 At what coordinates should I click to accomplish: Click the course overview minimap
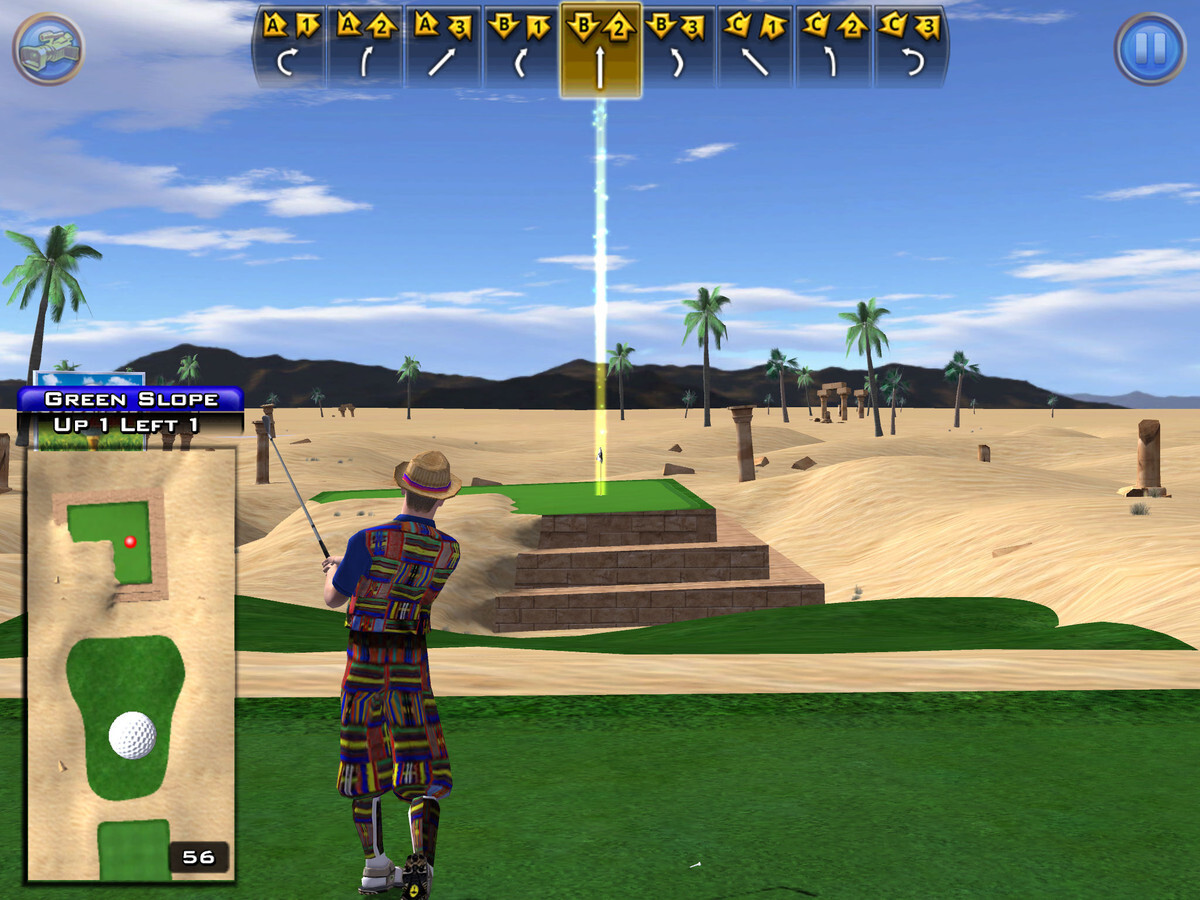tap(130, 665)
